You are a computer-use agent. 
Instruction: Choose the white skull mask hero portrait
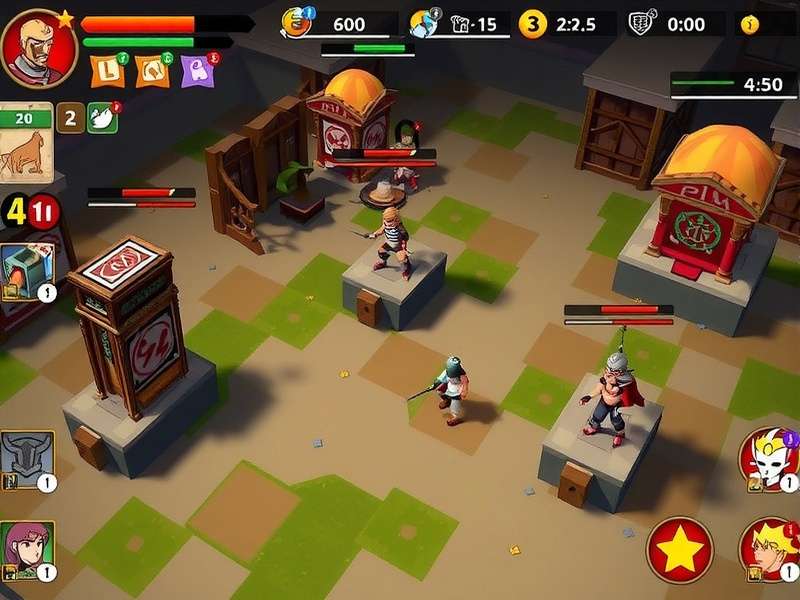768,459
